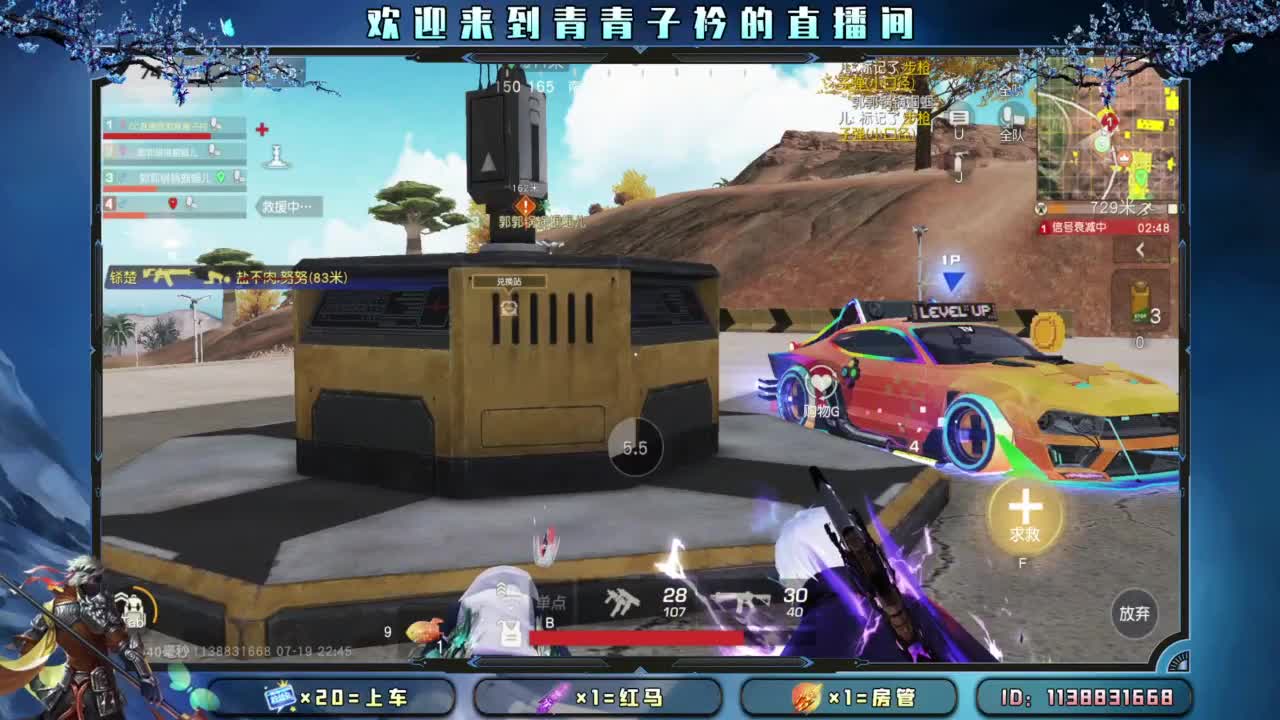The width and height of the screenshot is (1280, 720).
Task: Tap the 信号衰减中 signal timer showing 02:48
Action: pos(1104,228)
